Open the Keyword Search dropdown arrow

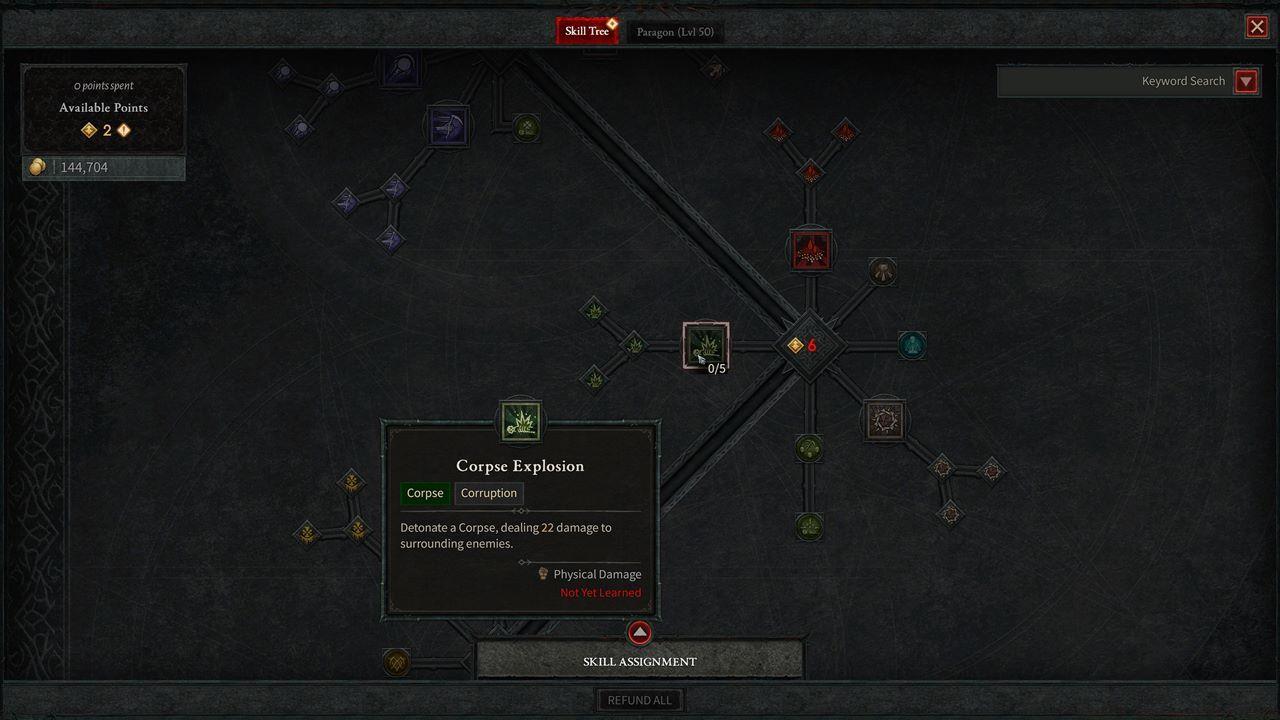point(1246,81)
